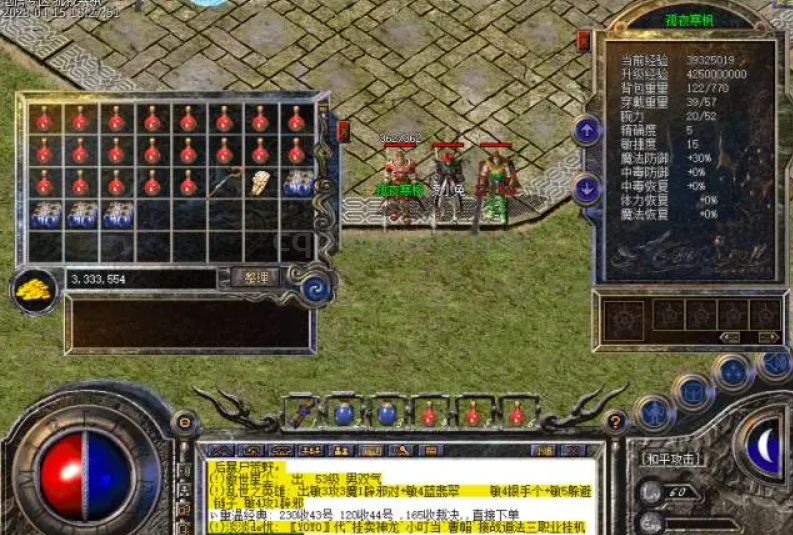
Task: Click the down arrow on the stats panel
Action: click(x=586, y=187)
